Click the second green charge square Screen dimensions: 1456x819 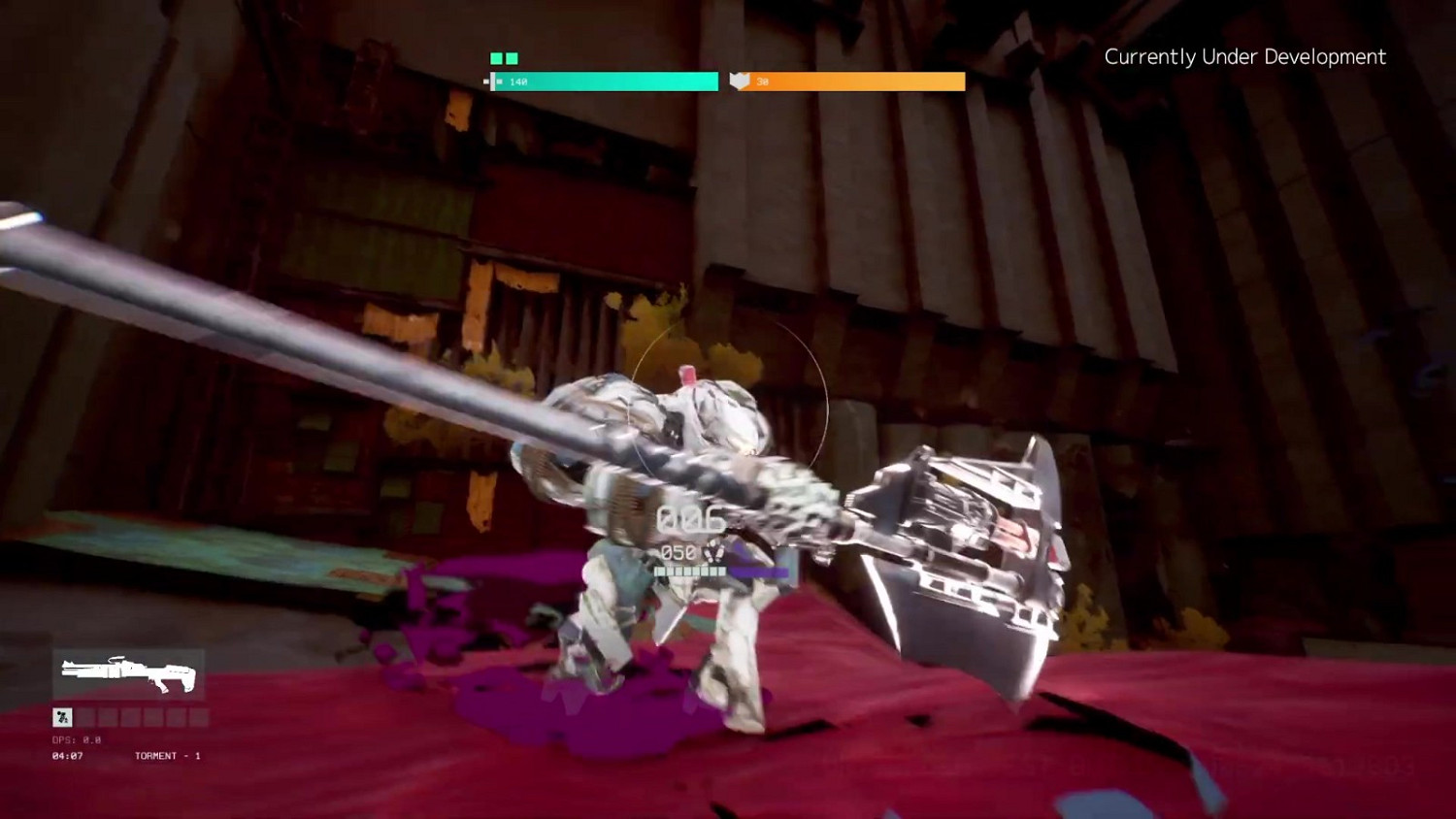(x=513, y=58)
